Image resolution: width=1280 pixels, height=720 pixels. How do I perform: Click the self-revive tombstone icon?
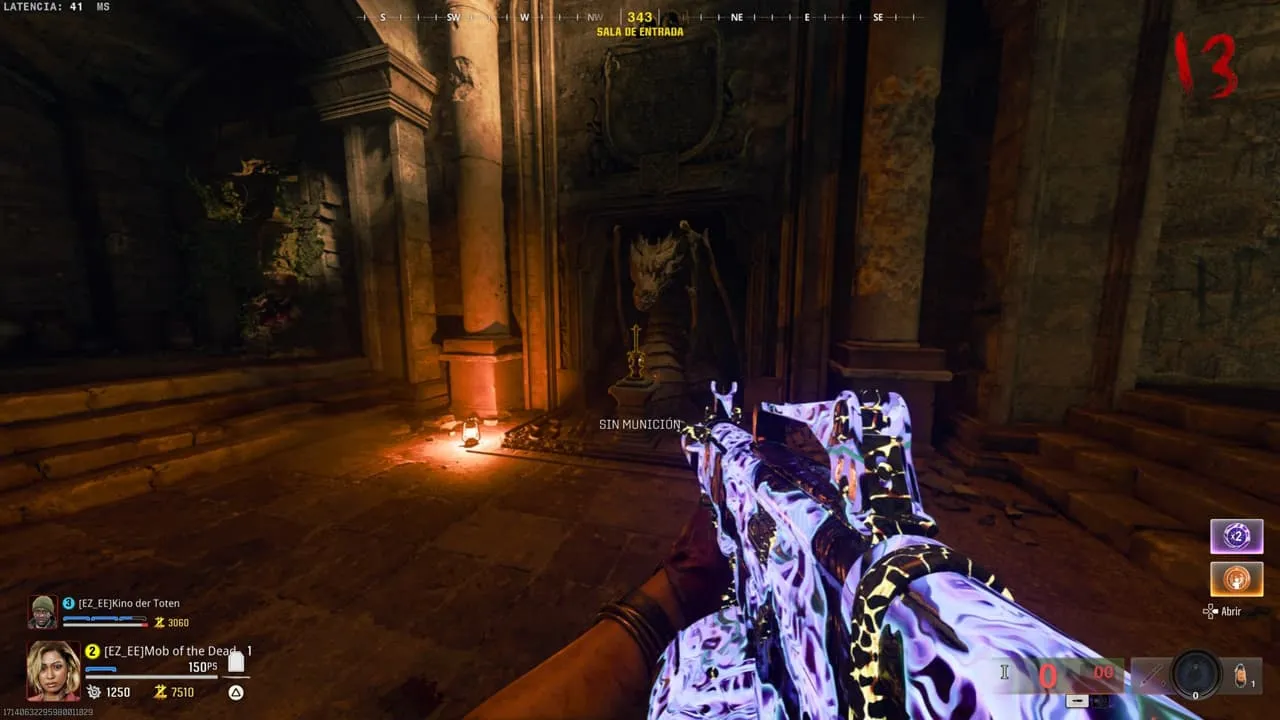tap(236, 663)
